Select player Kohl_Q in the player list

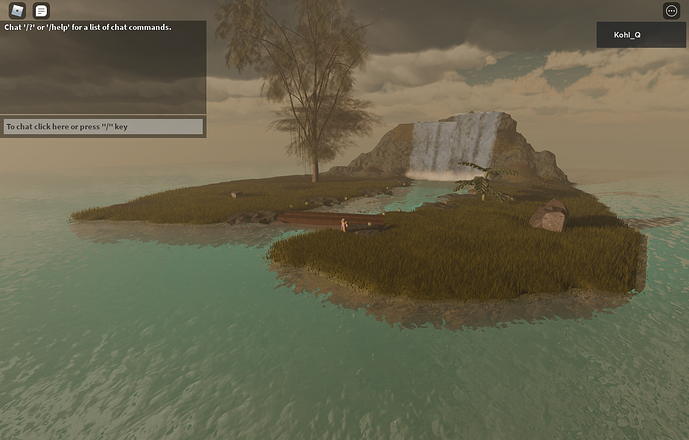pos(641,35)
